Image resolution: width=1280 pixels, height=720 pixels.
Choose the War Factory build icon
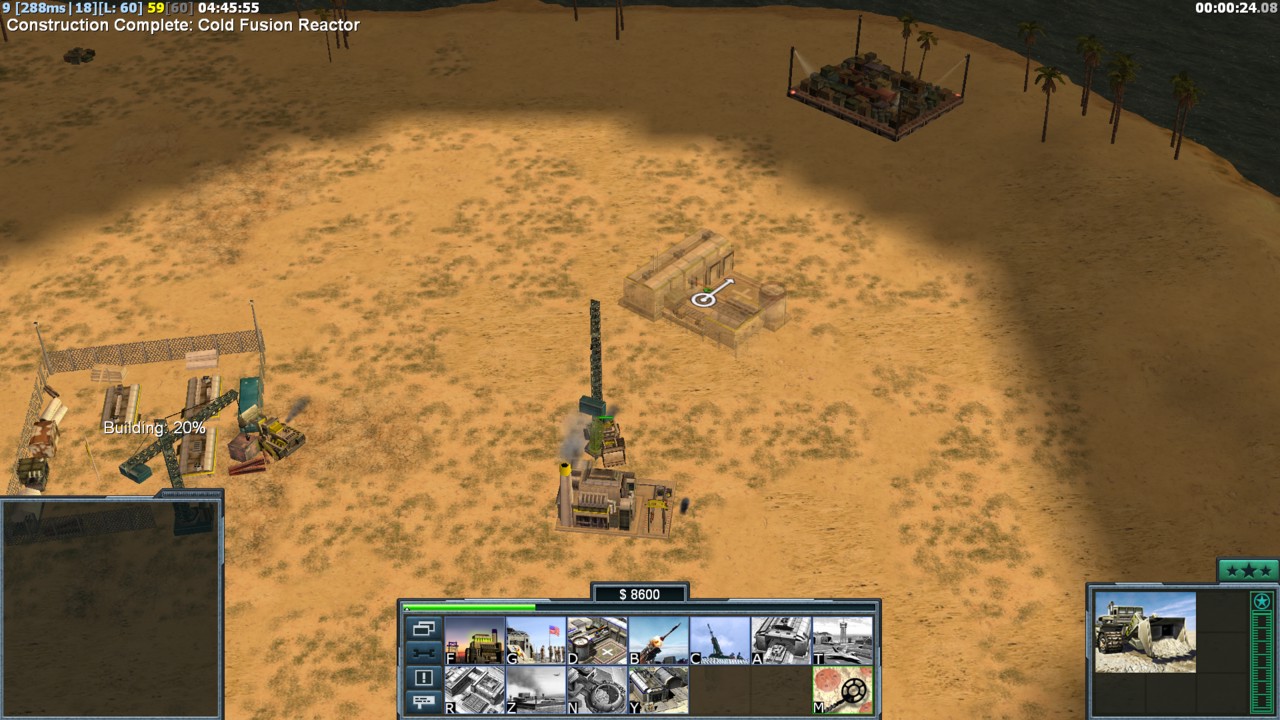[x=781, y=640]
